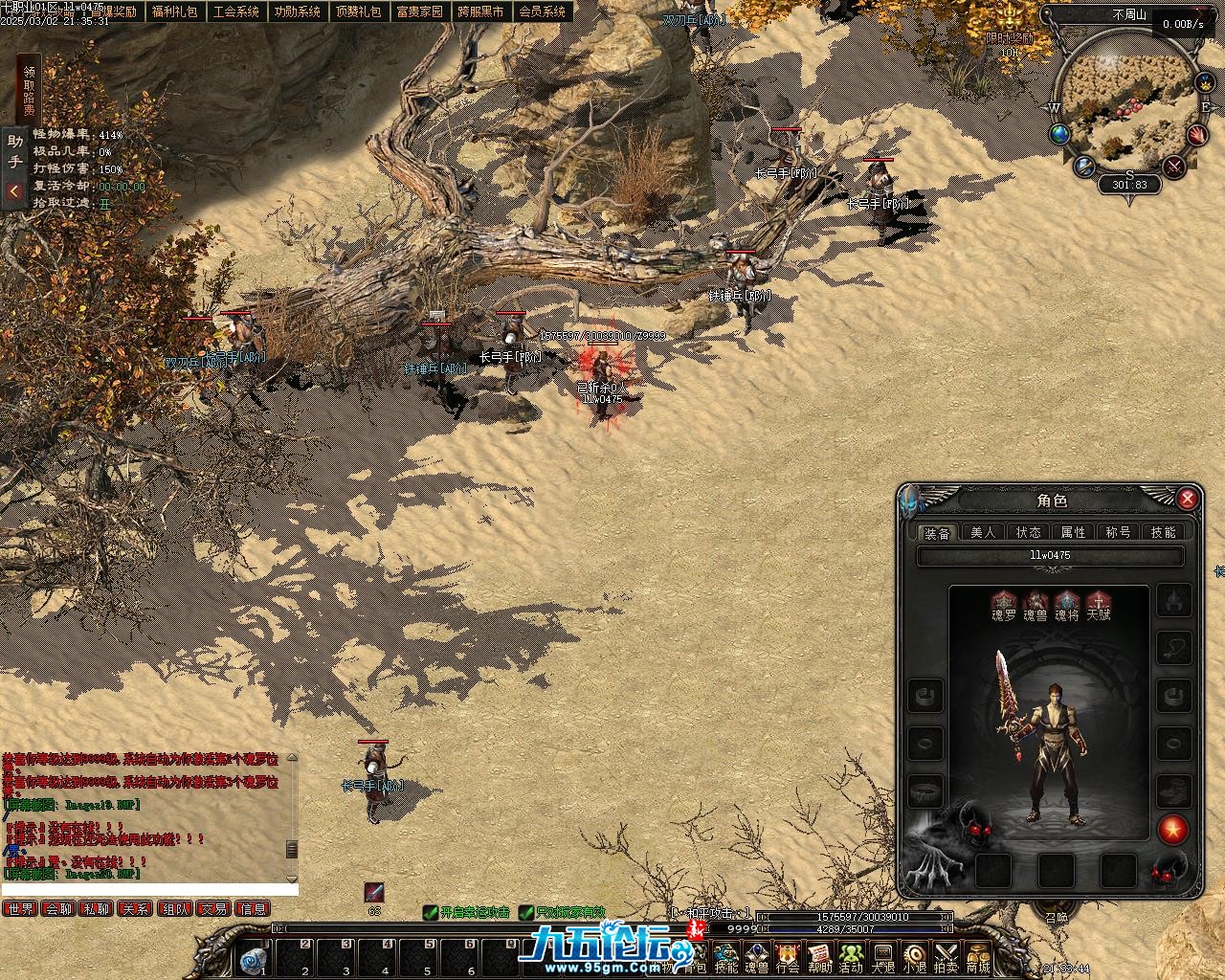Viewport: 1225px width, 980px height.
Task: Open the 福利礼包 welfare gift menu
Action: click(x=174, y=11)
